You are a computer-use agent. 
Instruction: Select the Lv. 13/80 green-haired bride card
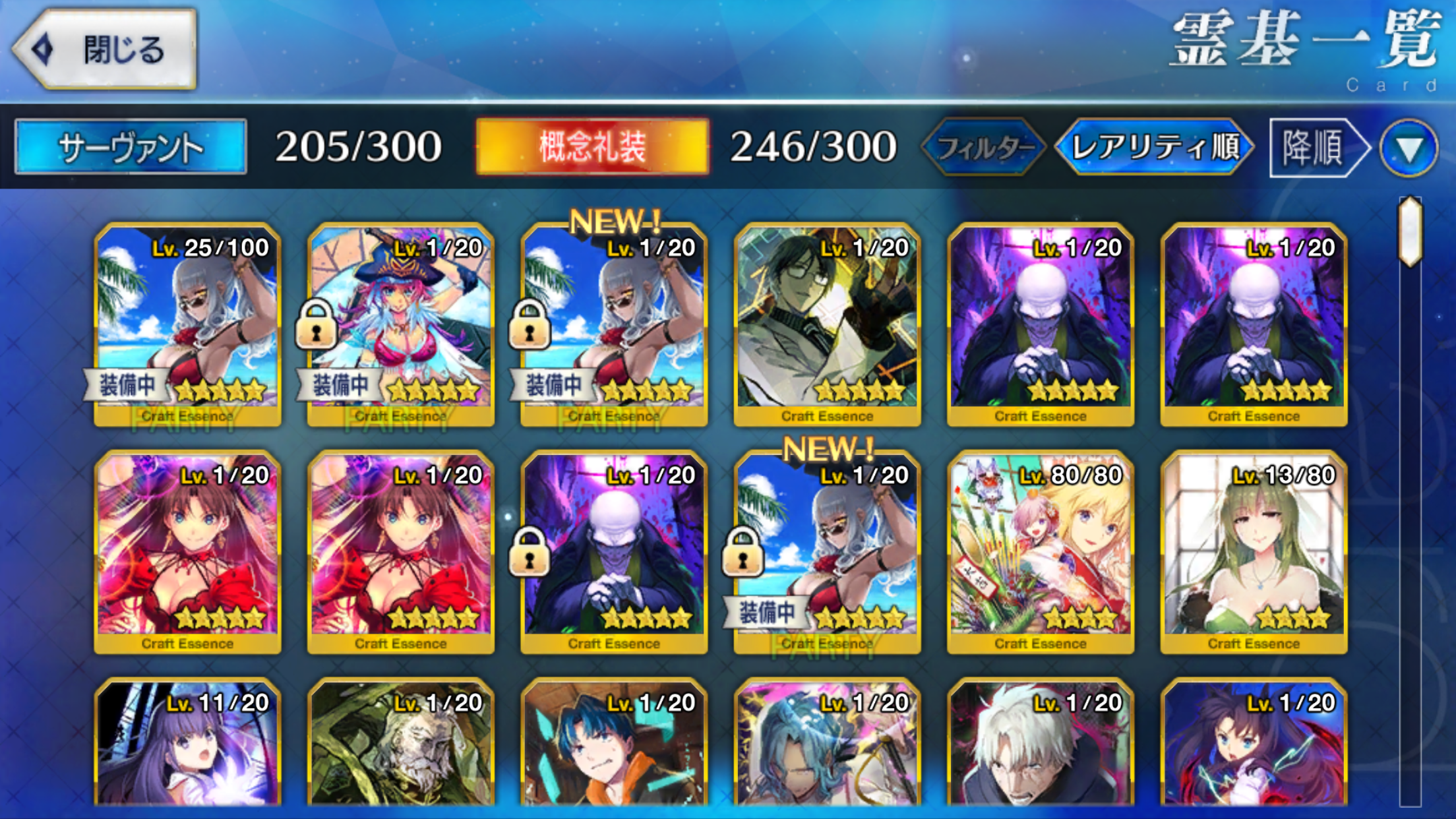(1254, 552)
